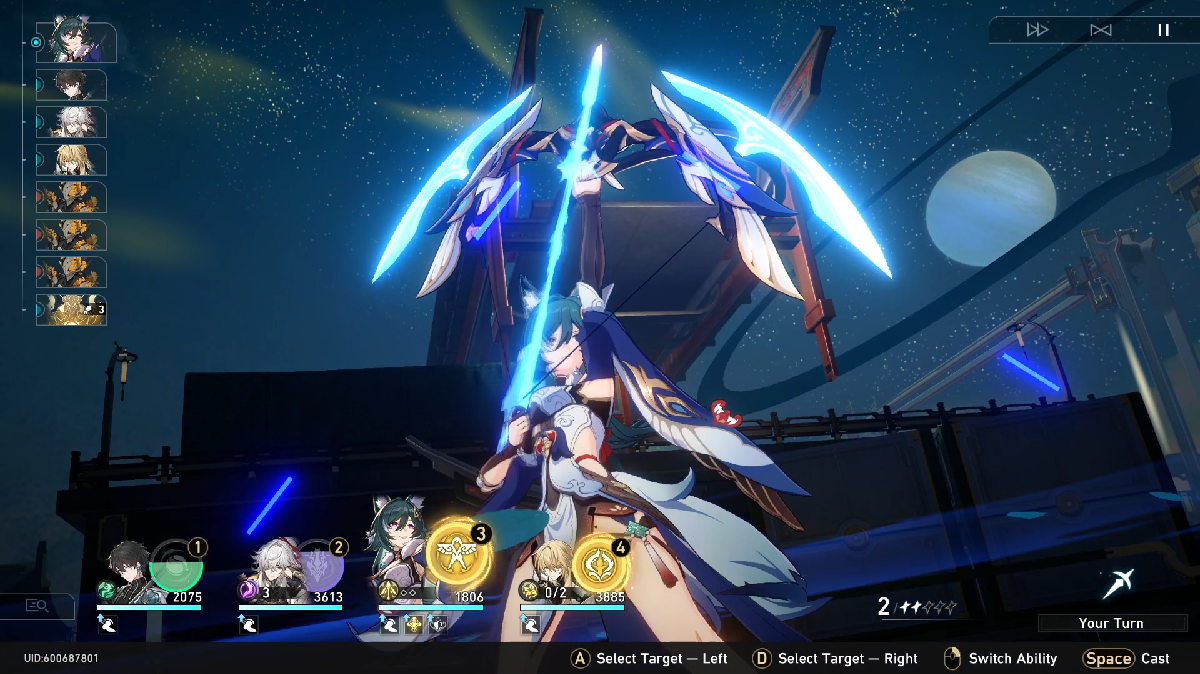Click the green ultimate icon numbered 1
Image resolution: width=1200 pixels, height=674 pixels.
tap(176, 566)
